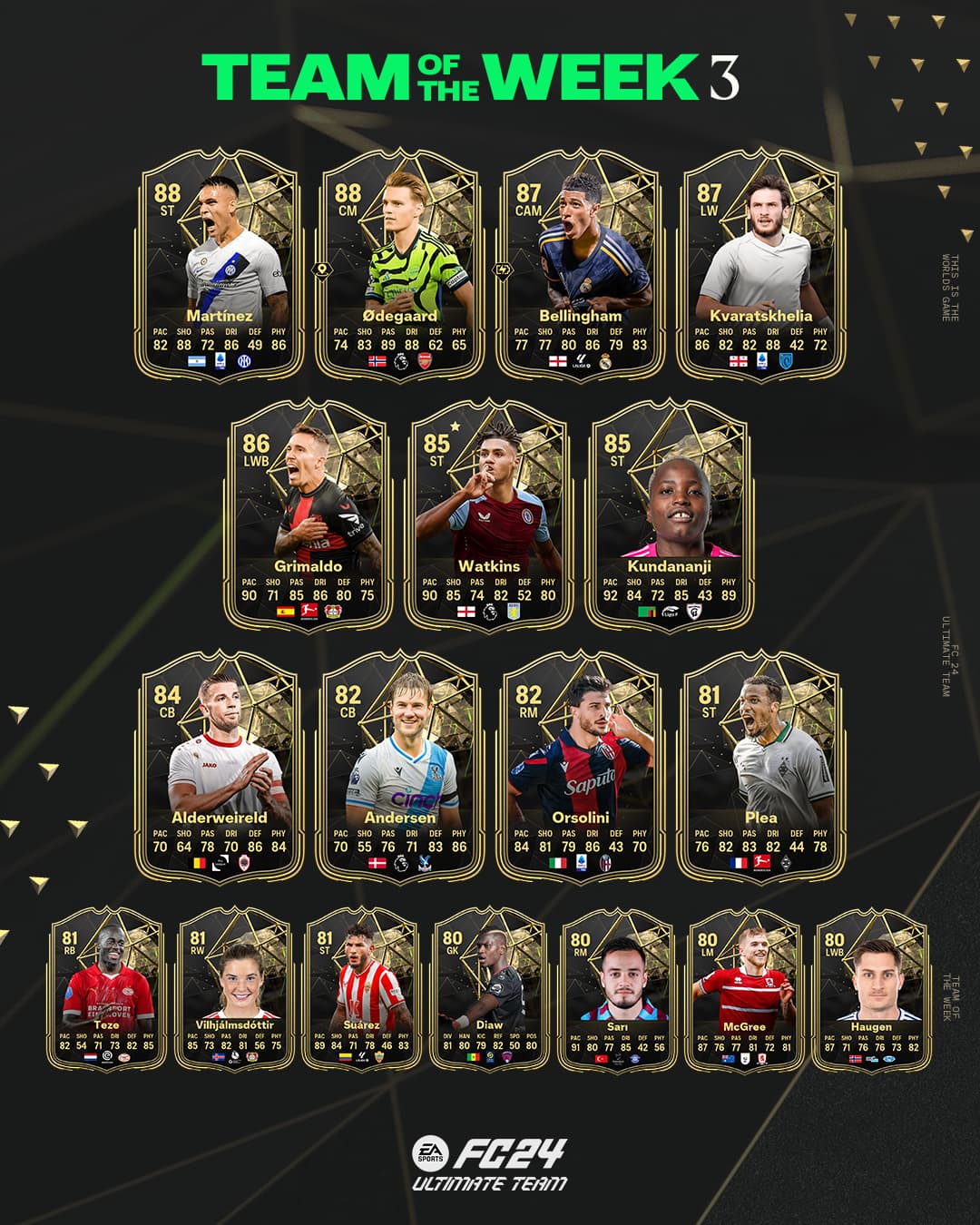This screenshot has height=1225, width=980.
Task: Select the Martínez 88 ST card
Action: click(219, 263)
